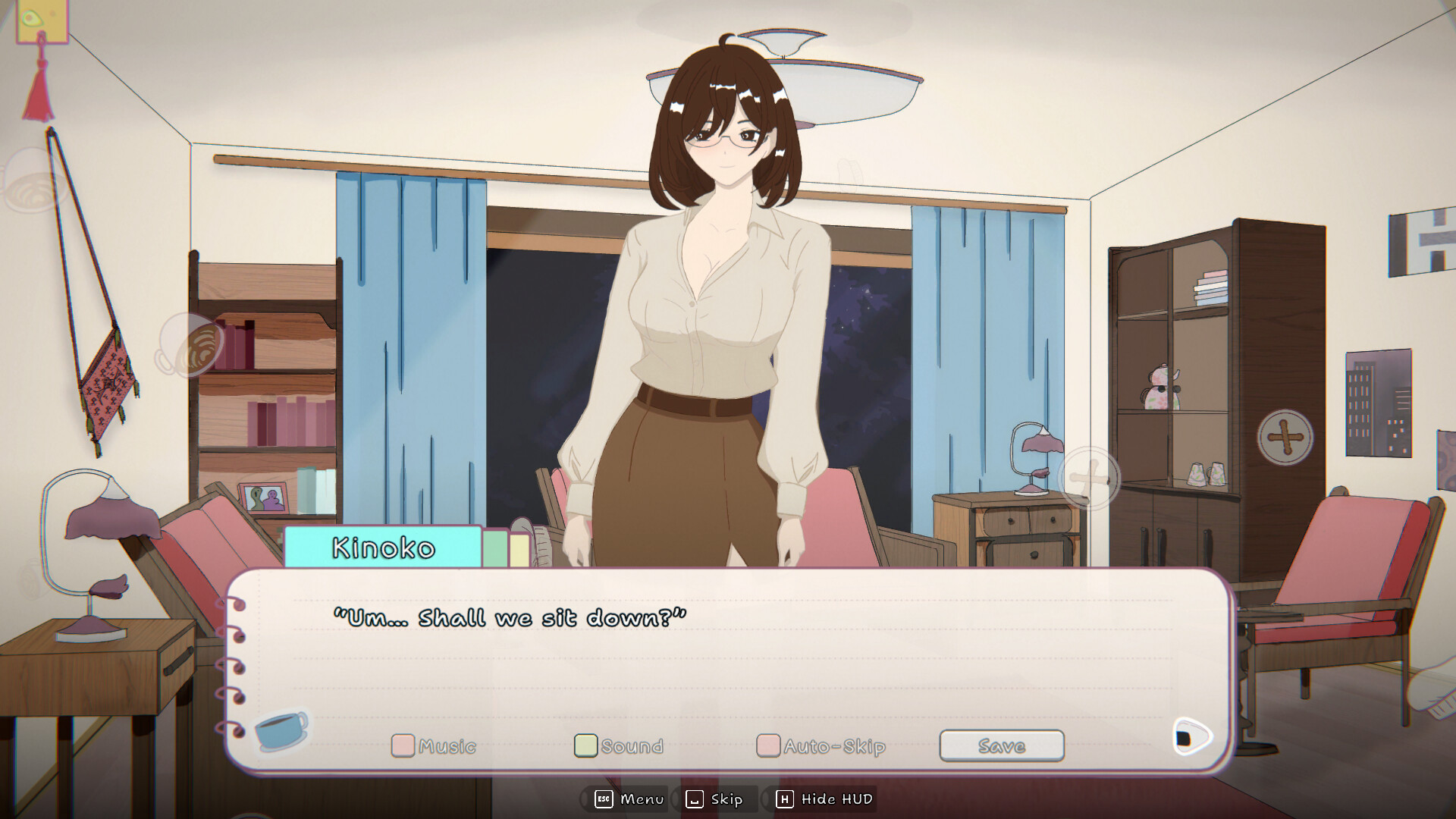Toggle Auto-Skip on
Image resolution: width=1456 pixels, height=819 pixels.
pyautogui.click(x=768, y=745)
